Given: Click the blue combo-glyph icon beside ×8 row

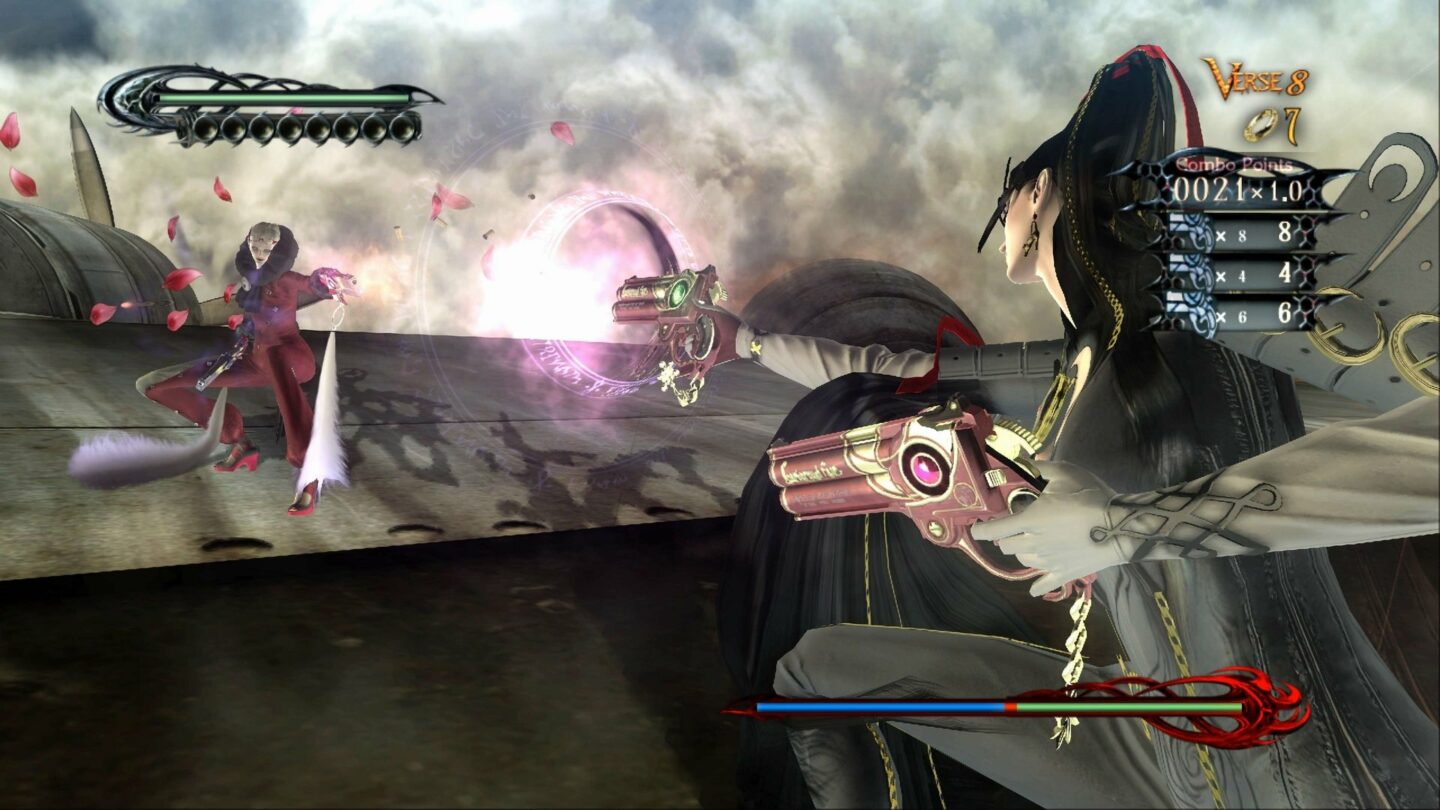Looking at the screenshot, I should tap(1193, 232).
